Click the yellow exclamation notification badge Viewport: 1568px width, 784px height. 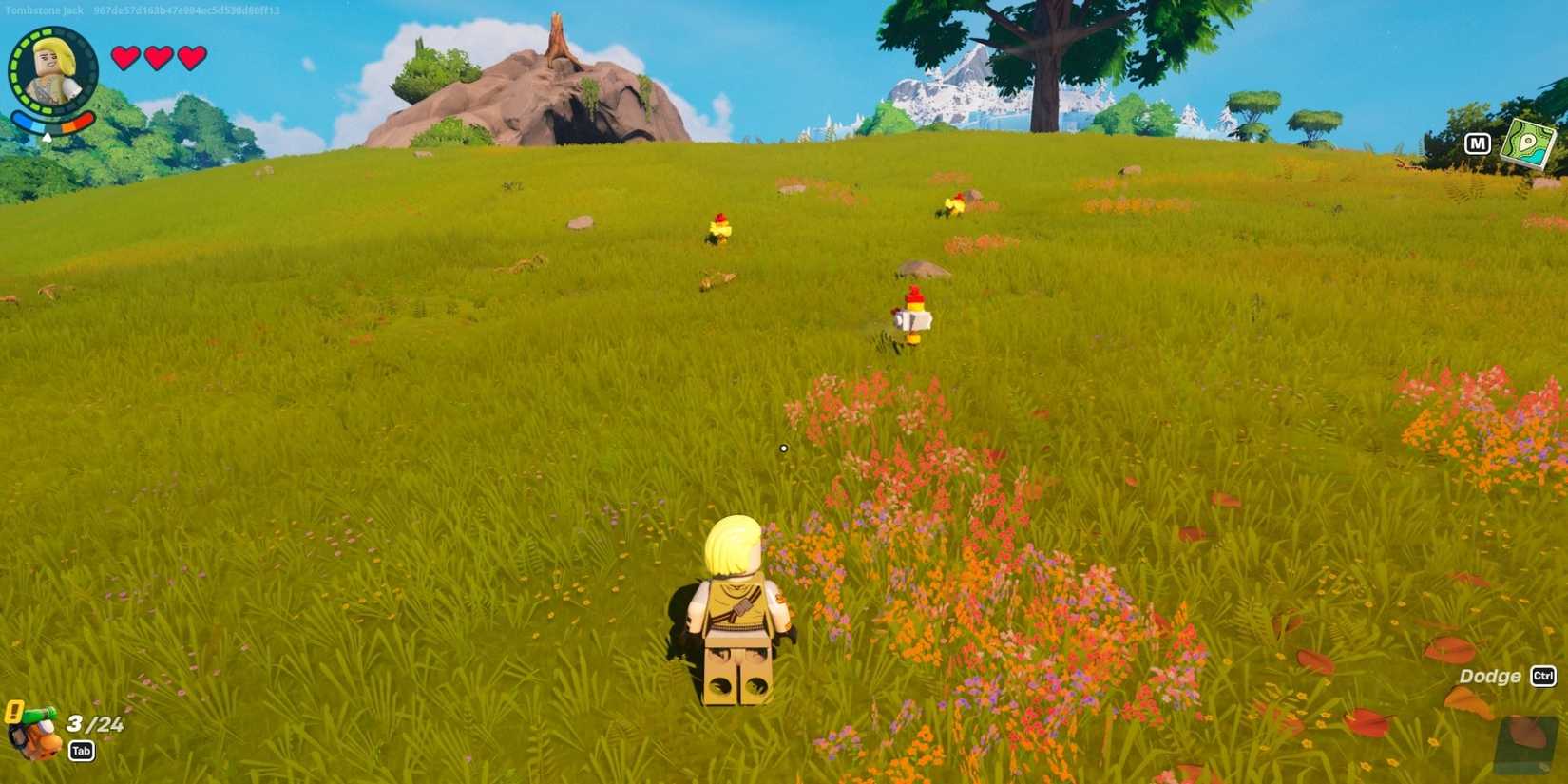pos(13,711)
